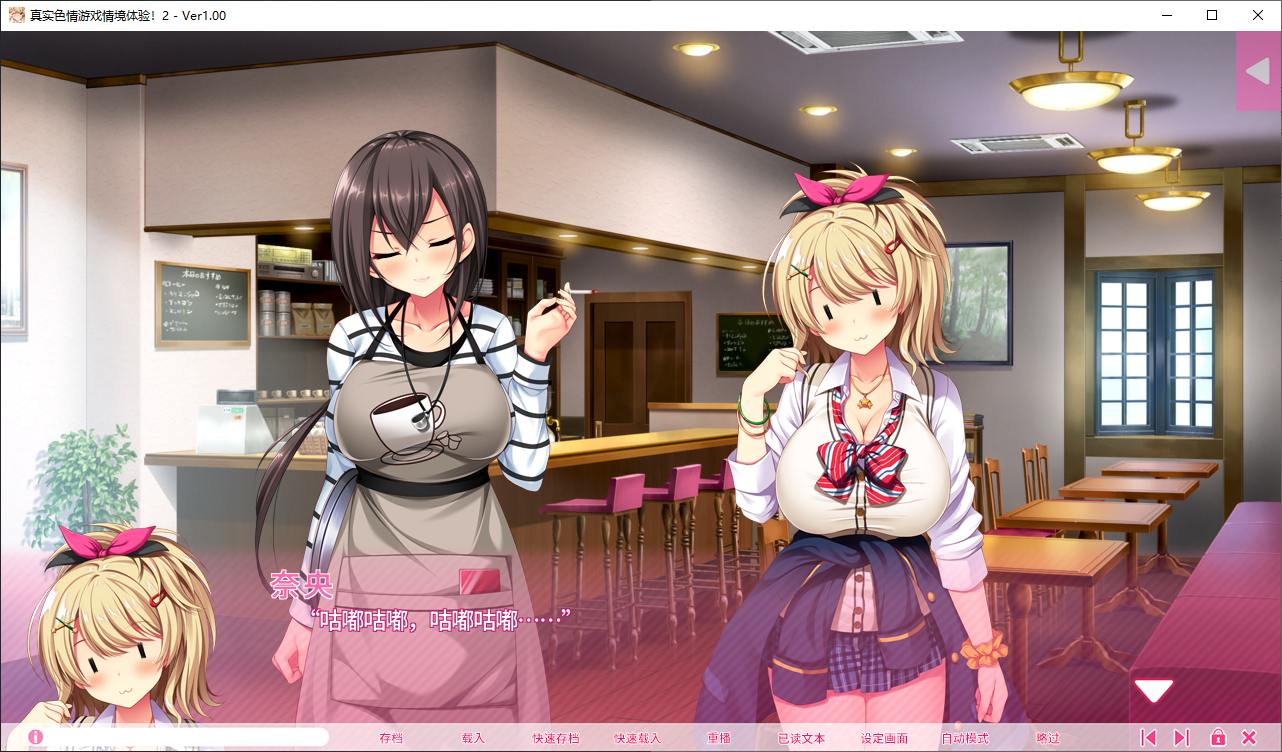Maximize the game window
This screenshot has height=752, width=1282.
[x=1212, y=15]
